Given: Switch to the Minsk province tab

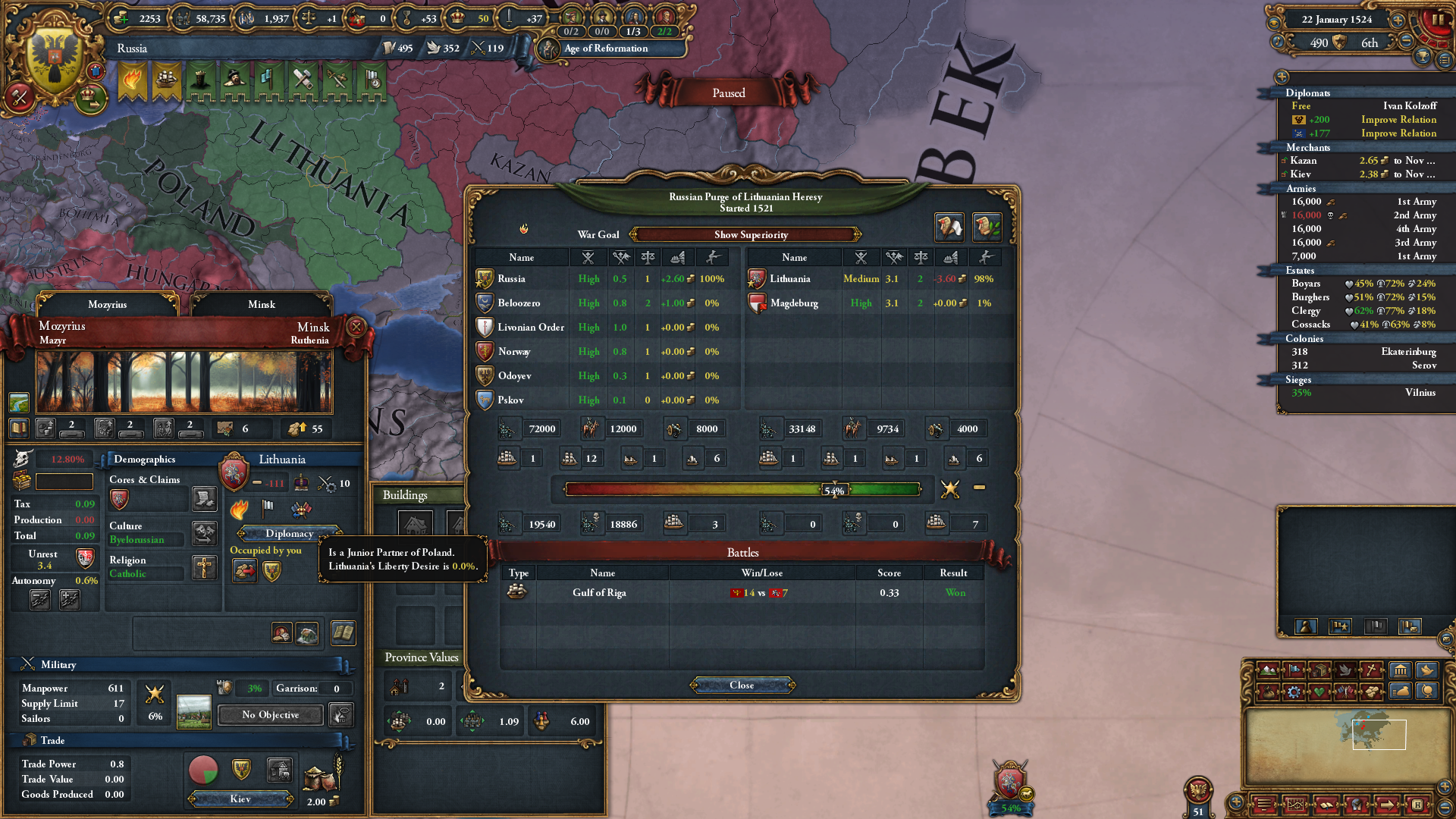Looking at the screenshot, I should tap(260, 304).
